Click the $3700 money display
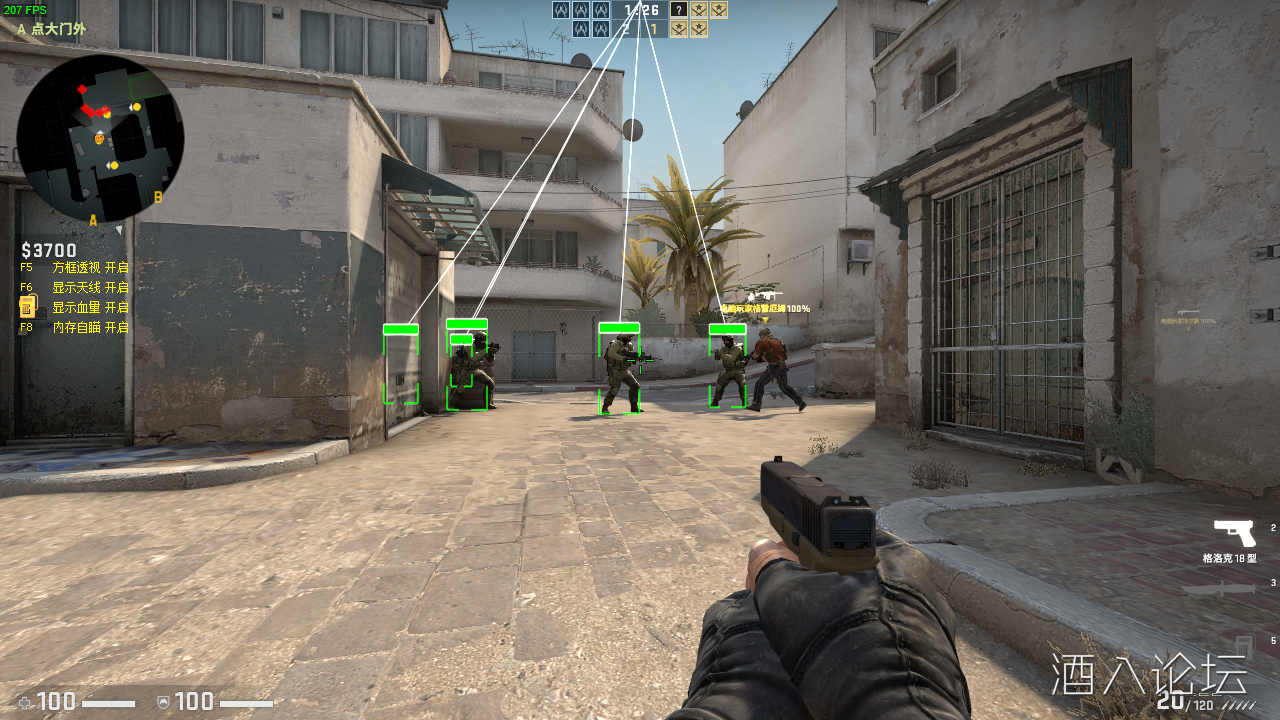Image resolution: width=1280 pixels, height=720 pixels. 48,250
